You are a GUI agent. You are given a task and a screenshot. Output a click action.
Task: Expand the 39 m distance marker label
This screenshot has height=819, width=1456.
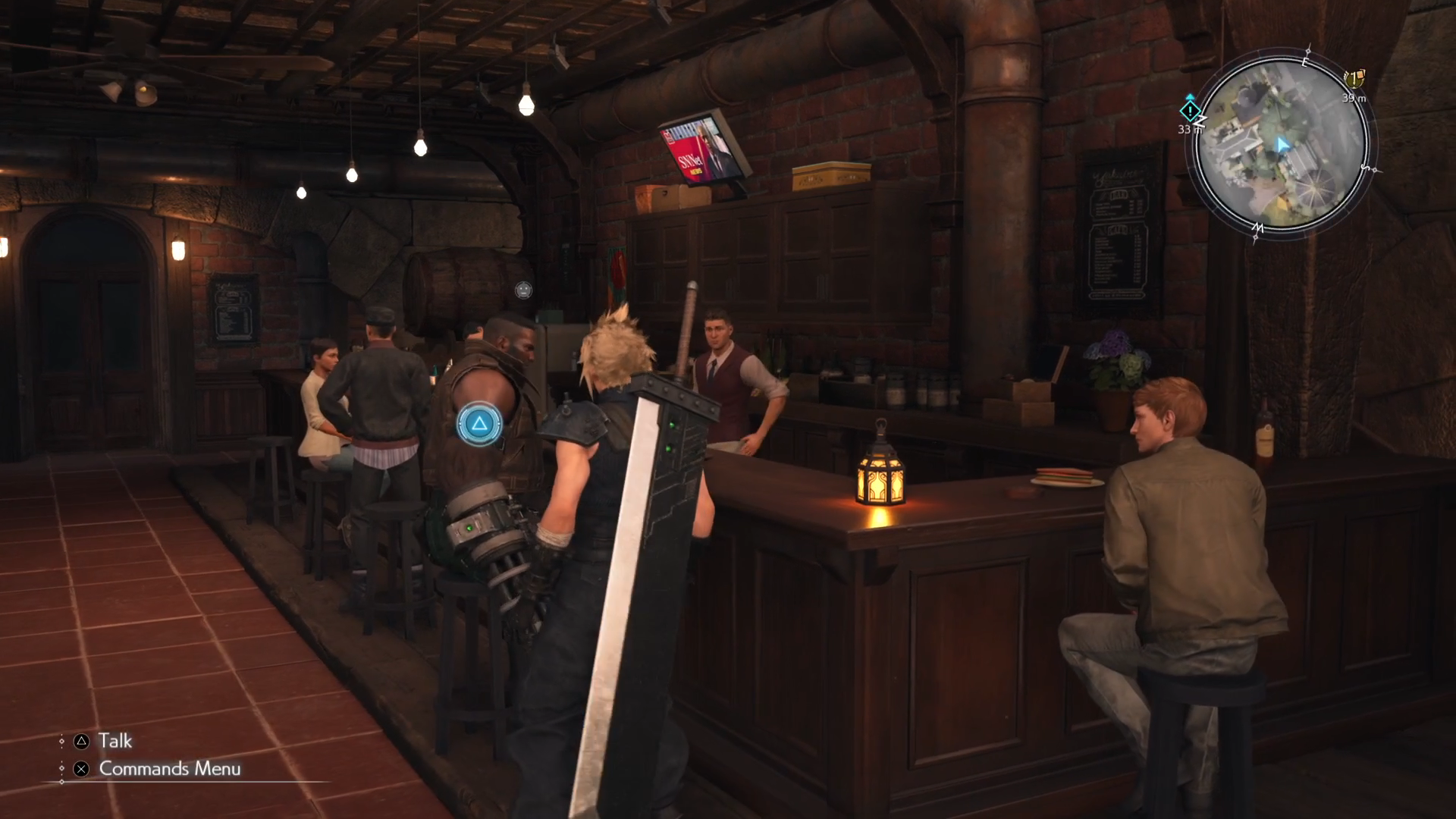click(1354, 98)
